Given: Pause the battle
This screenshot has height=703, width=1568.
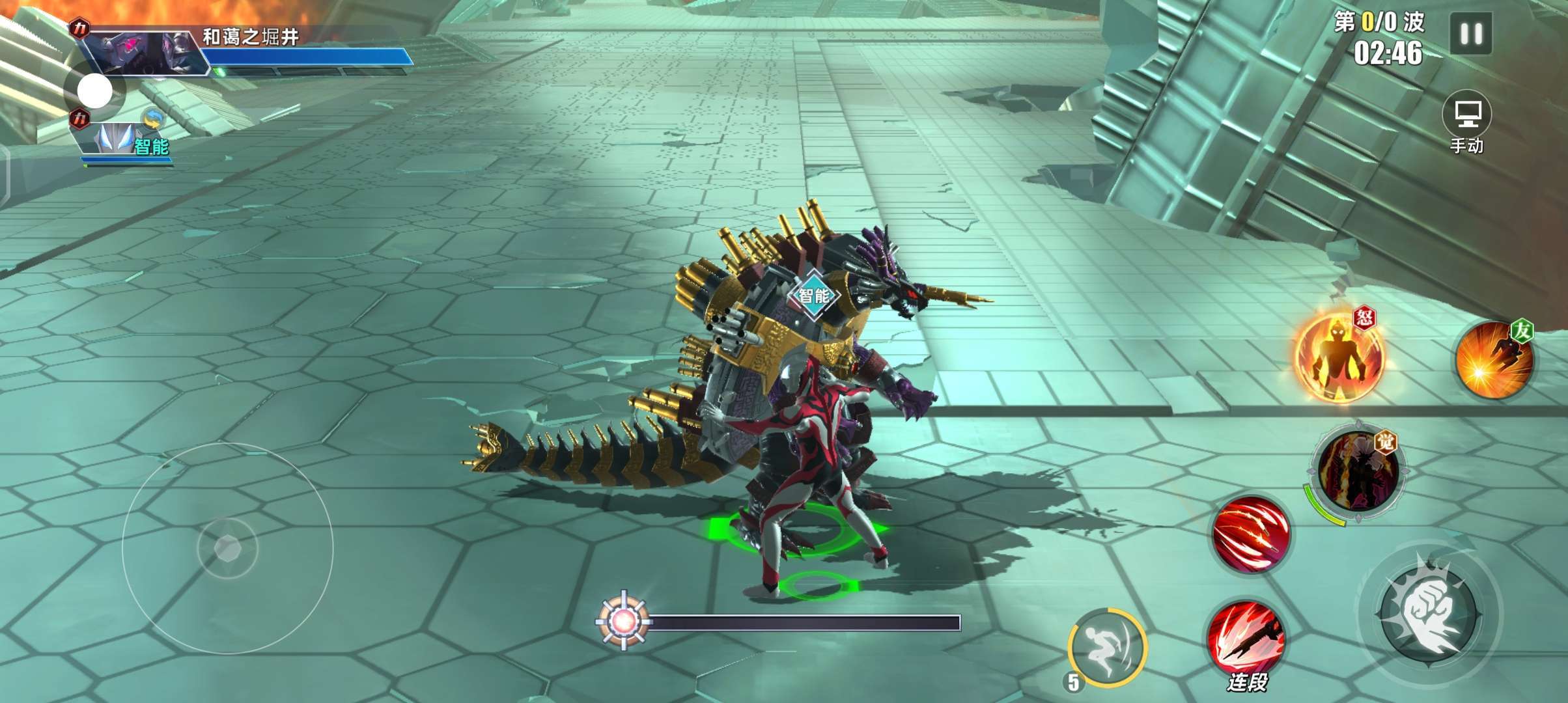Looking at the screenshot, I should click(1470, 34).
